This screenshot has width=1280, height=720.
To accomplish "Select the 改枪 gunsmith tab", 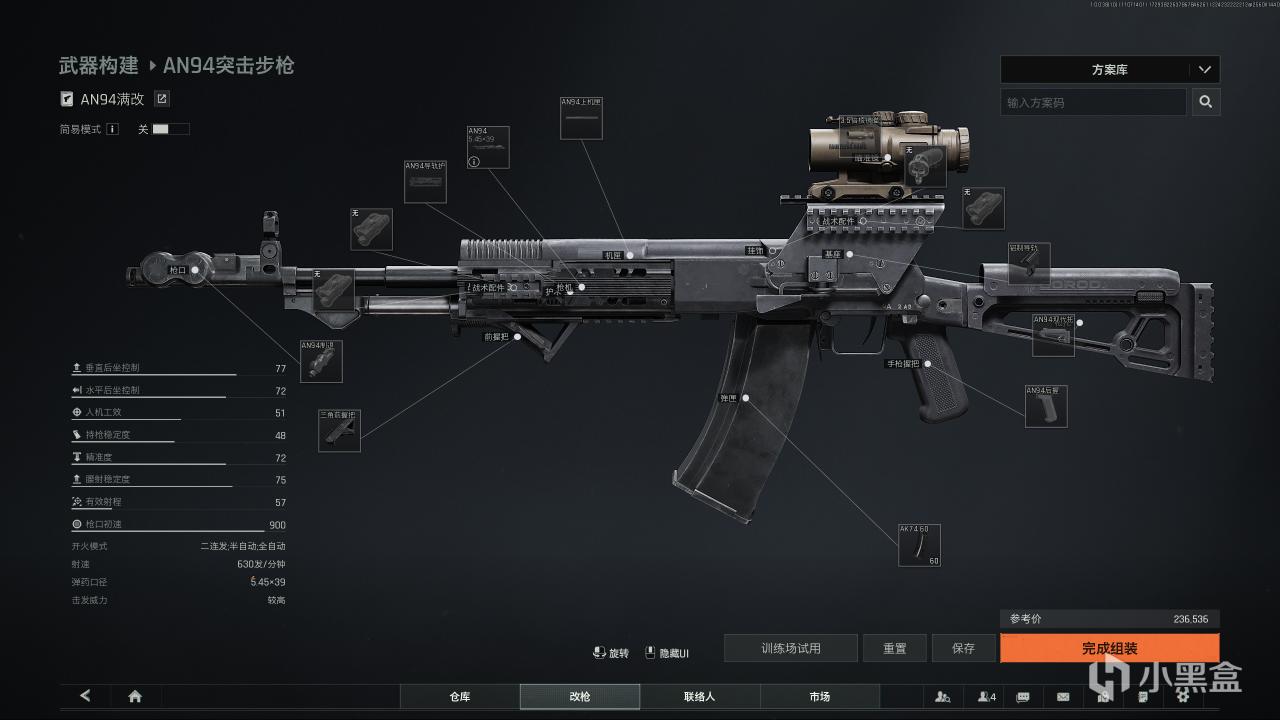I will coord(579,696).
